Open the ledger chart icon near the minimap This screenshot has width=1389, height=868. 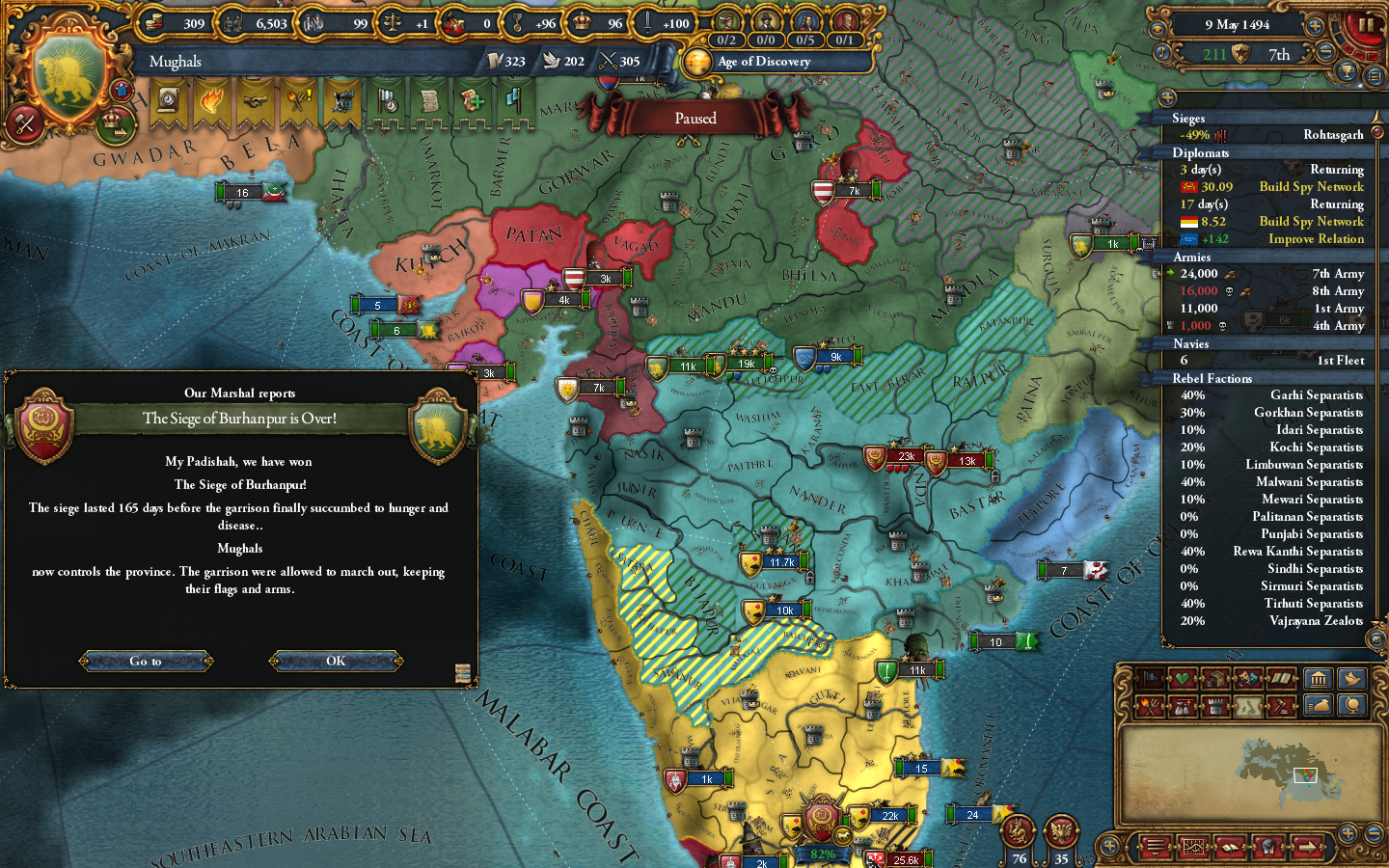click(1194, 847)
